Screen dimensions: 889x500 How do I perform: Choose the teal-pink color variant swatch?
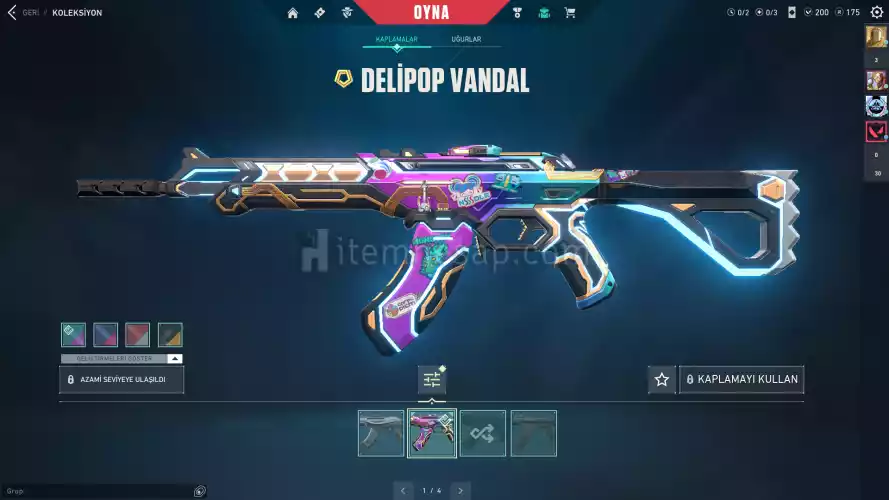click(73, 334)
